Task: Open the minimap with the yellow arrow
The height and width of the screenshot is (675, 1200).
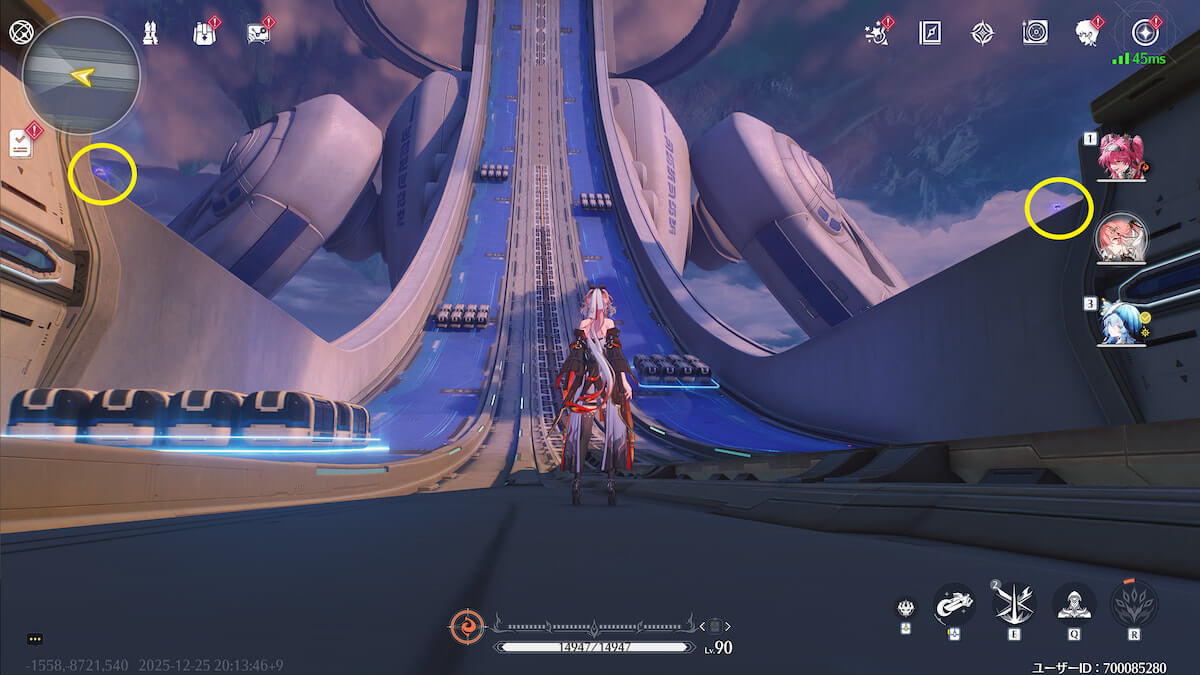Action: point(81,75)
